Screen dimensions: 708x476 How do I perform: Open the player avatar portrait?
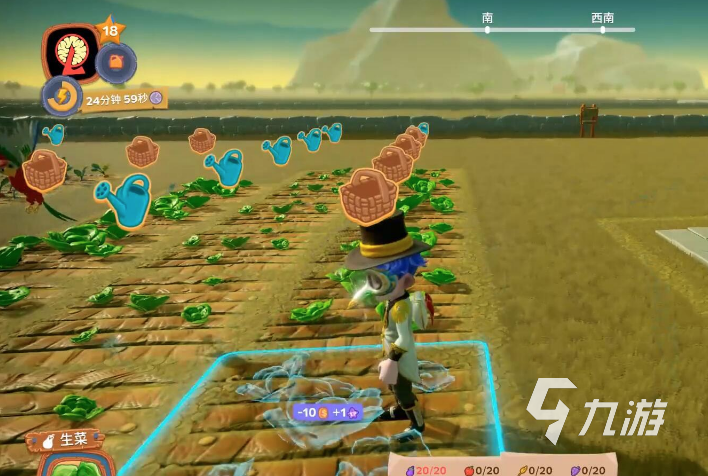tap(70, 52)
